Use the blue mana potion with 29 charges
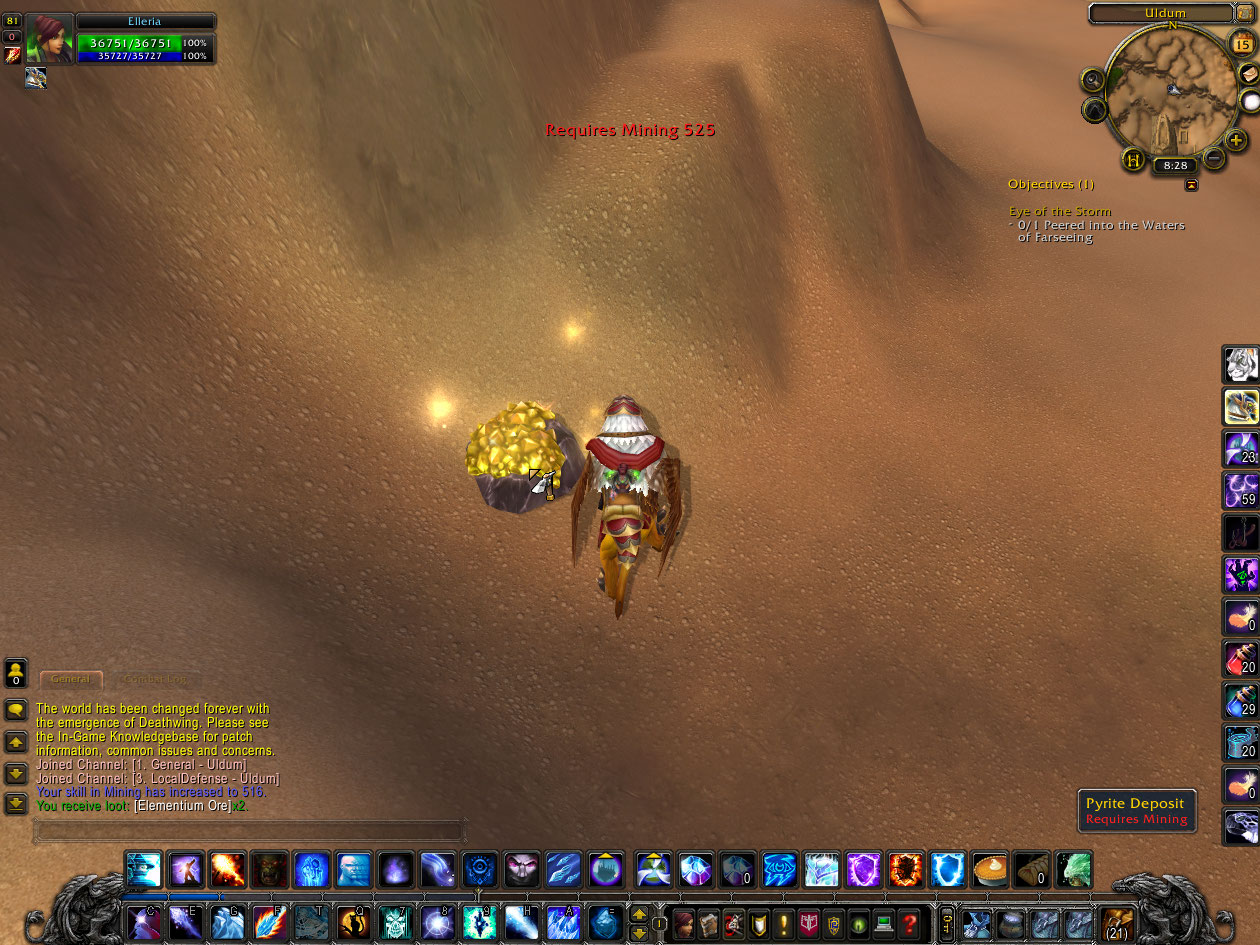1260x945 pixels. pyautogui.click(x=1241, y=700)
